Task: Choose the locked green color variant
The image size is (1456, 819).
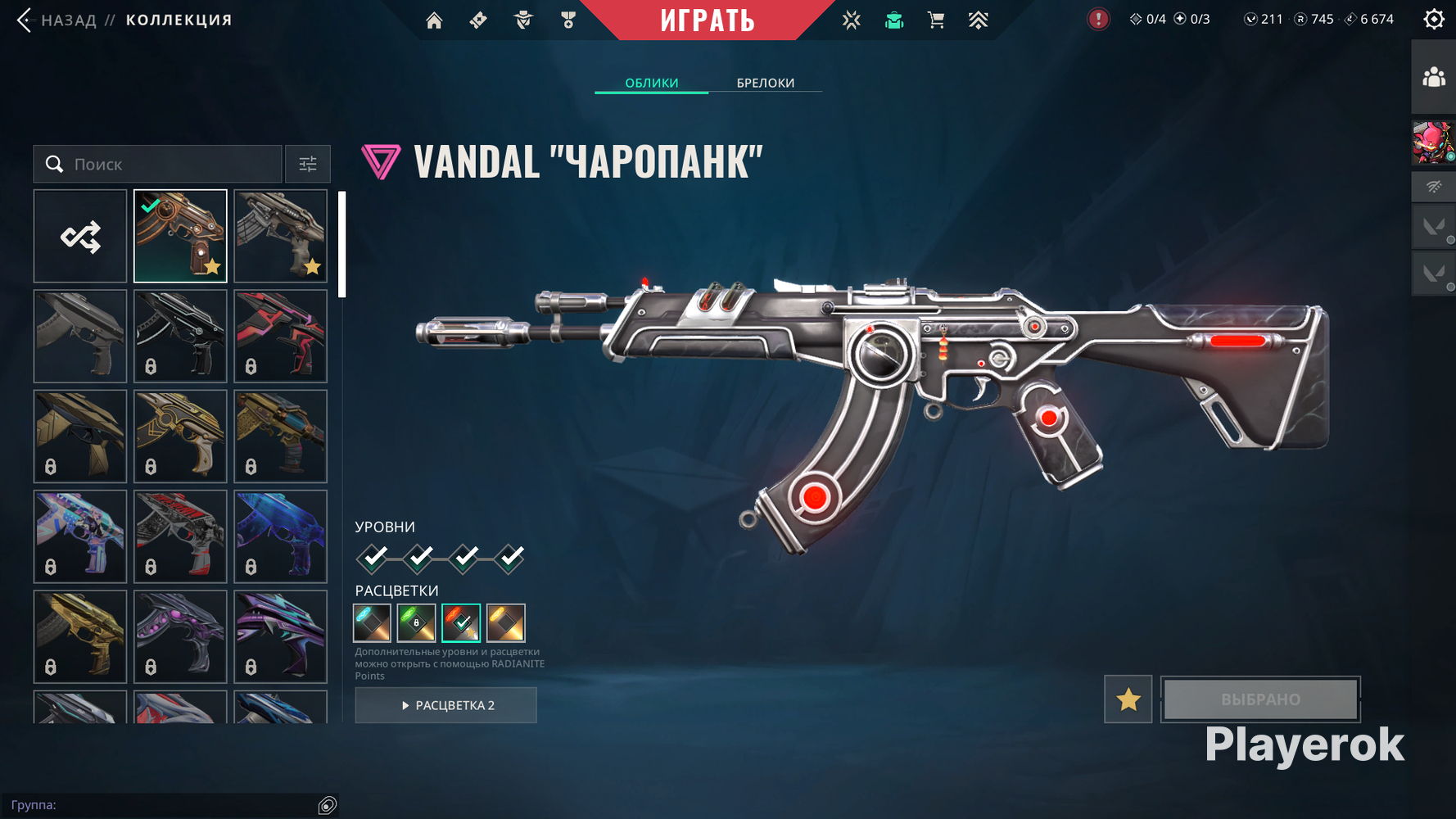Action: (416, 623)
